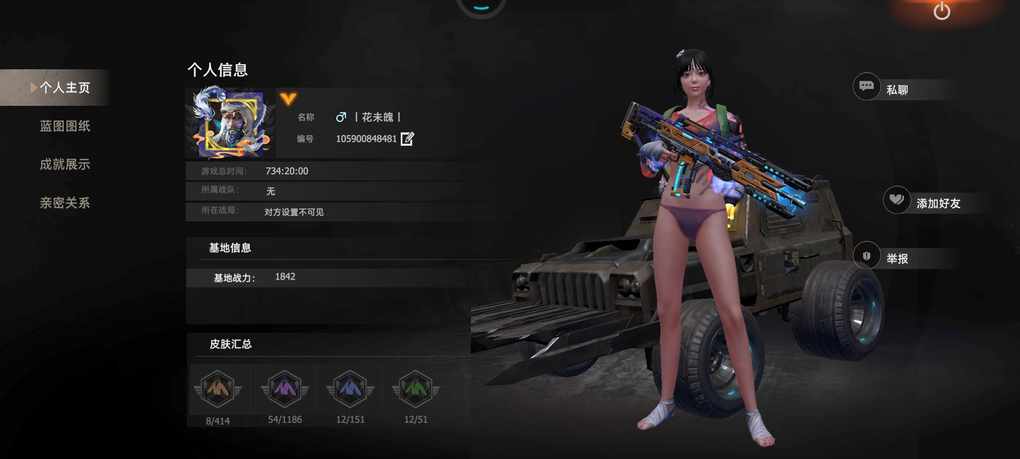This screenshot has height=459, width=1020.
Task: Click the power icon to exit
Action: point(941,12)
